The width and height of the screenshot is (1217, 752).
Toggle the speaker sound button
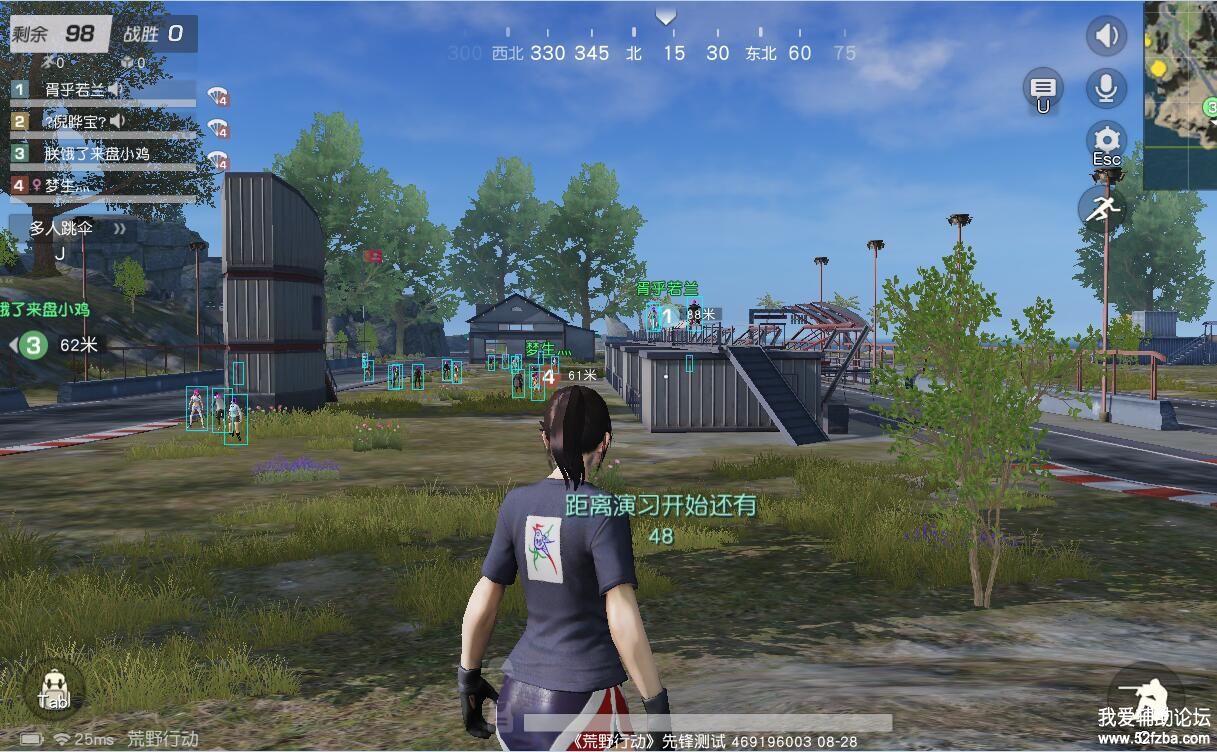click(x=1106, y=37)
